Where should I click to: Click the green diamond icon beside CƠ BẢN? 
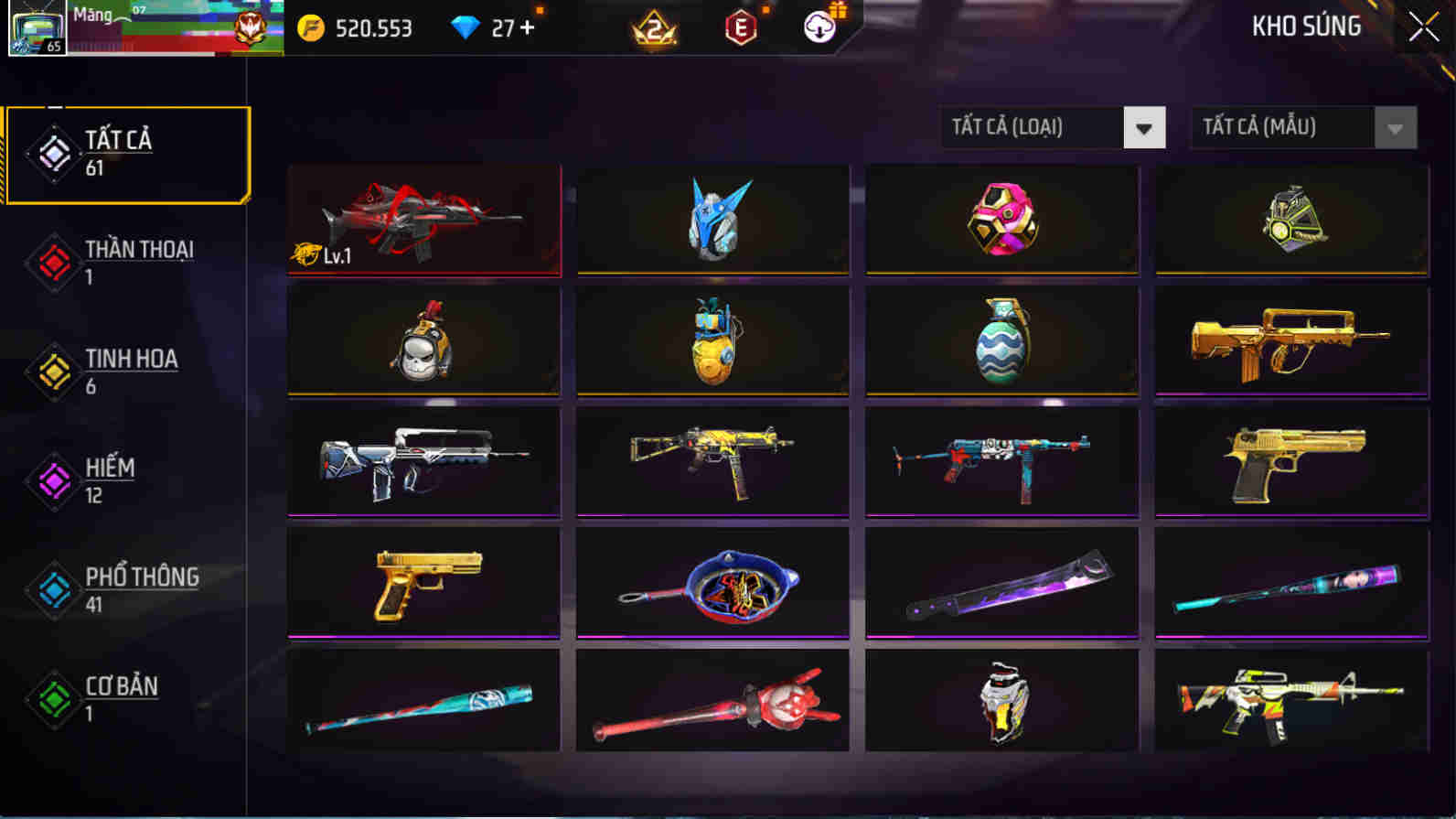[52, 700]
